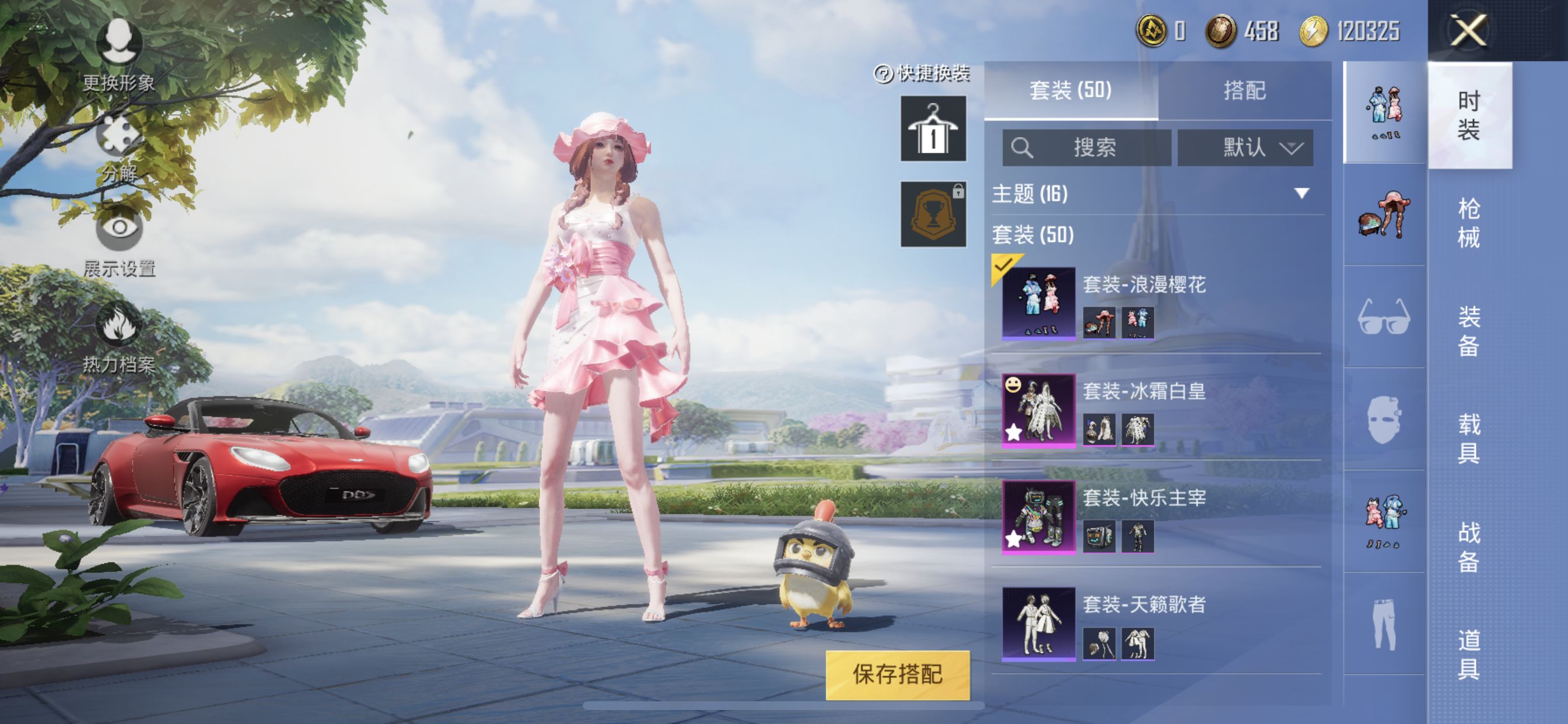Expand the 主题 (16) section
This screenshot has height=724, width=1568.
tap(1301, 194)
